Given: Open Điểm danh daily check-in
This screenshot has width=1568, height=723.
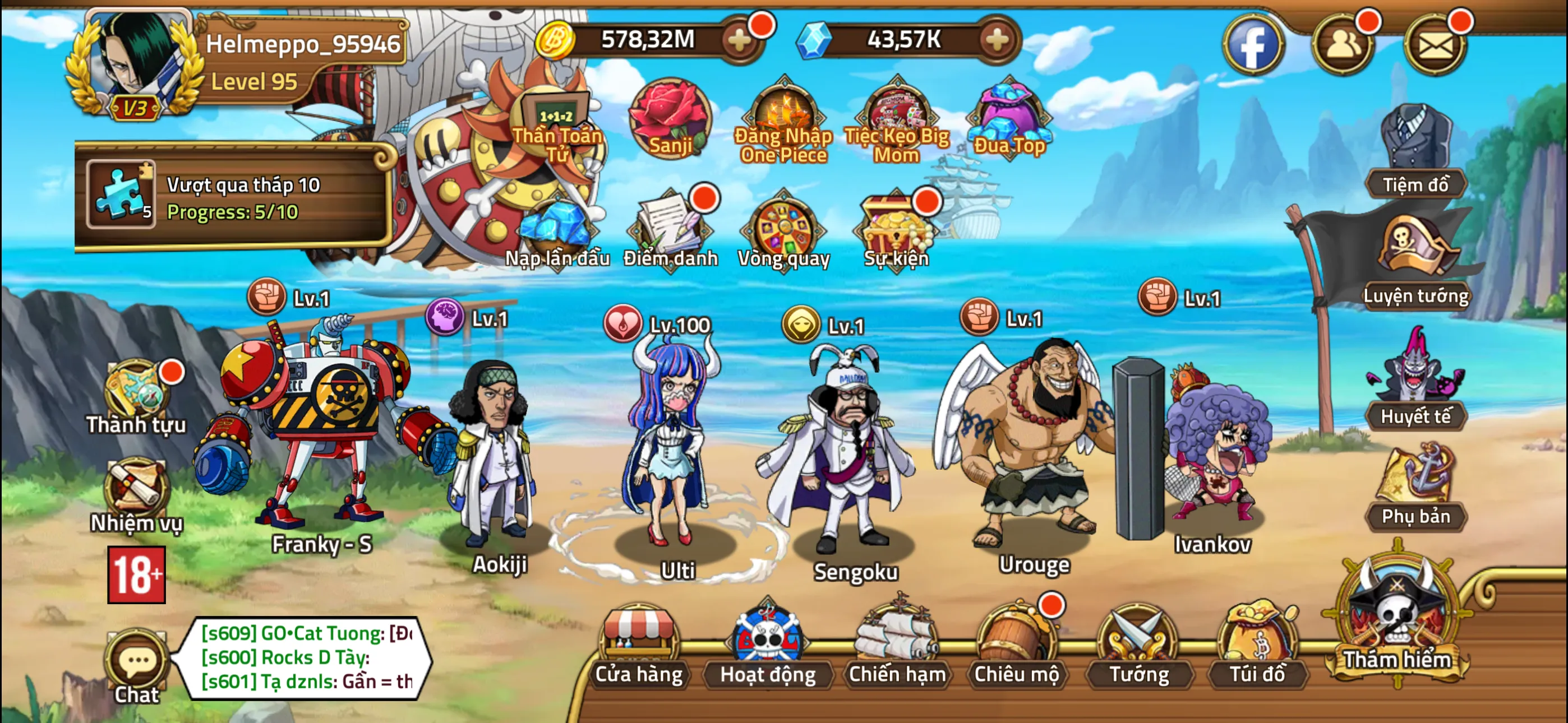Looking at the screenshot, I should 671,228.
